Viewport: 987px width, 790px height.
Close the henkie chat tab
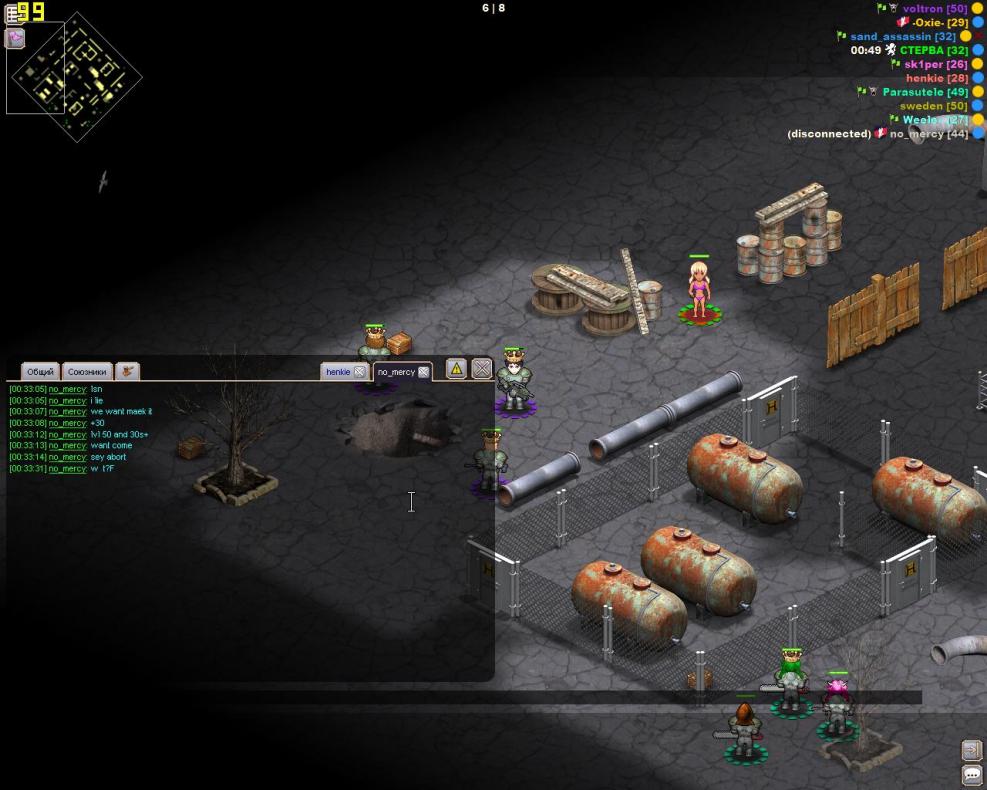pyautogui.click(x=360, y=372)
